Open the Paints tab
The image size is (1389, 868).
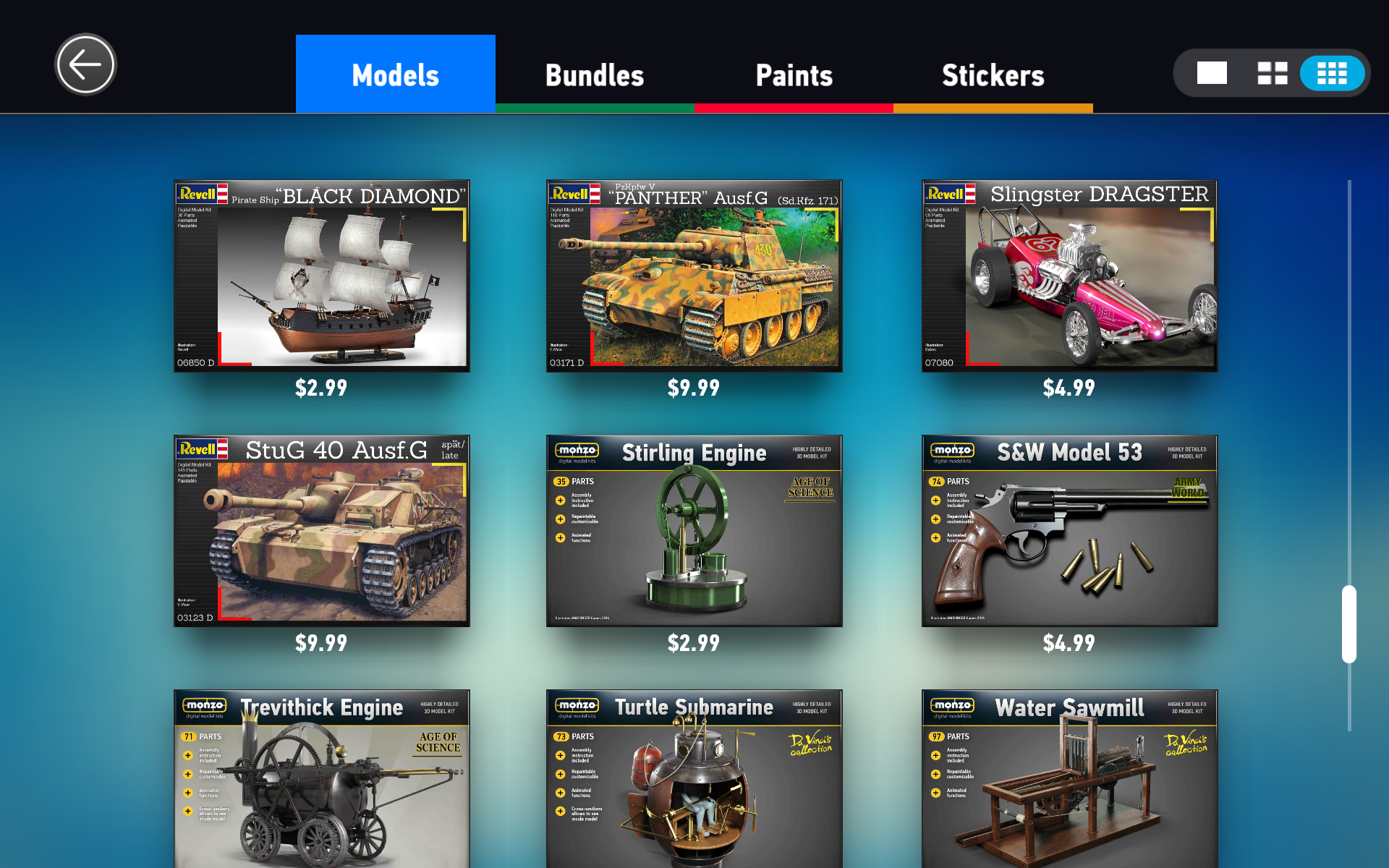794,74
